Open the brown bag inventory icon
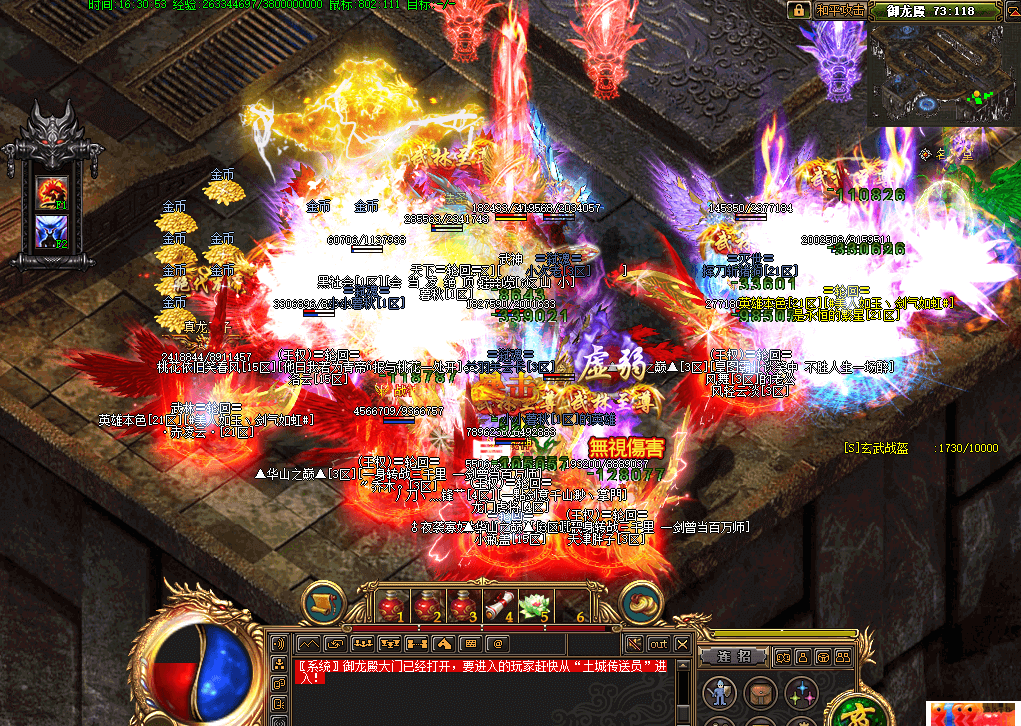The height and width of the screenshot is (726, 1021). click(x=758, y=691)
